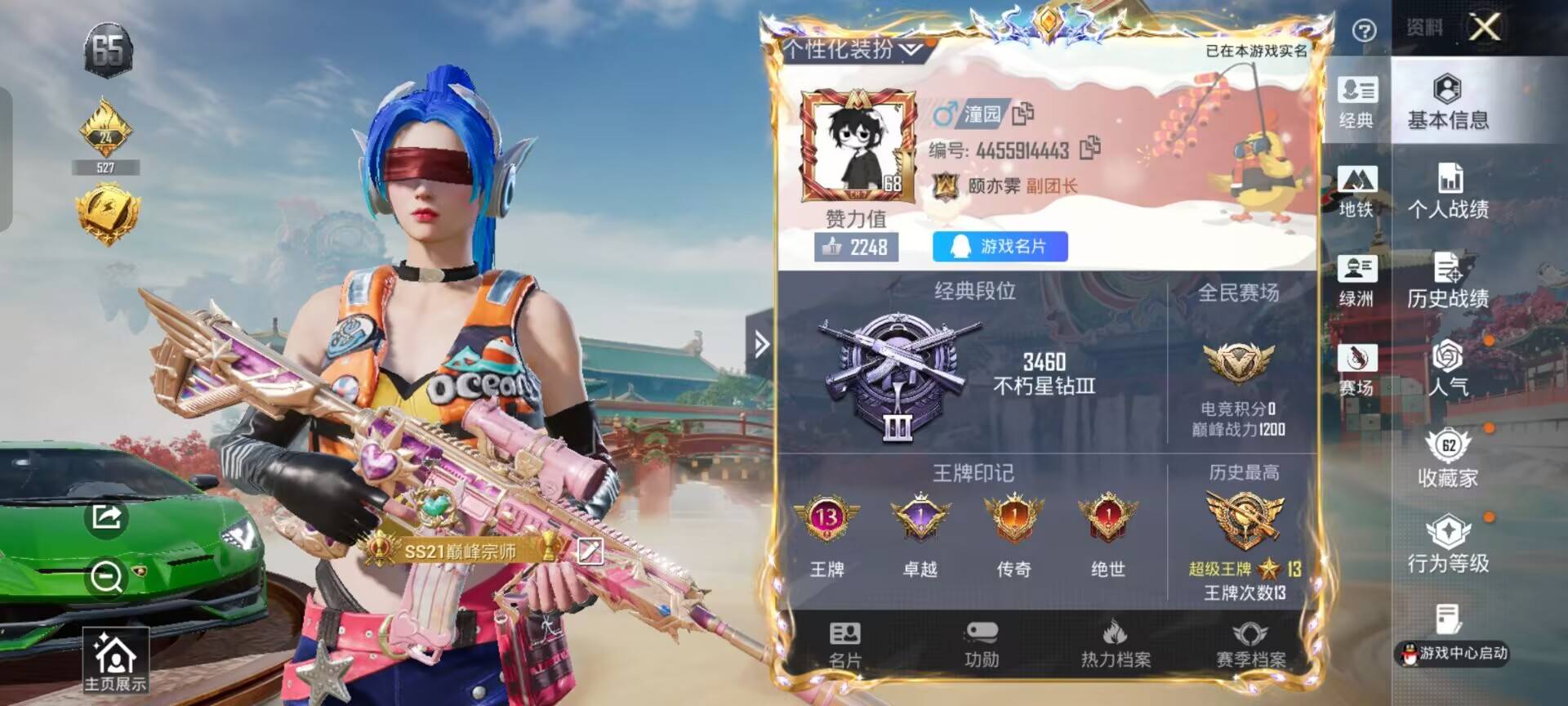Image resolution: width=1568 pixels, height=706 pixels.
Task: Open the 名片 name card tab
Action: tap(845, 646)
